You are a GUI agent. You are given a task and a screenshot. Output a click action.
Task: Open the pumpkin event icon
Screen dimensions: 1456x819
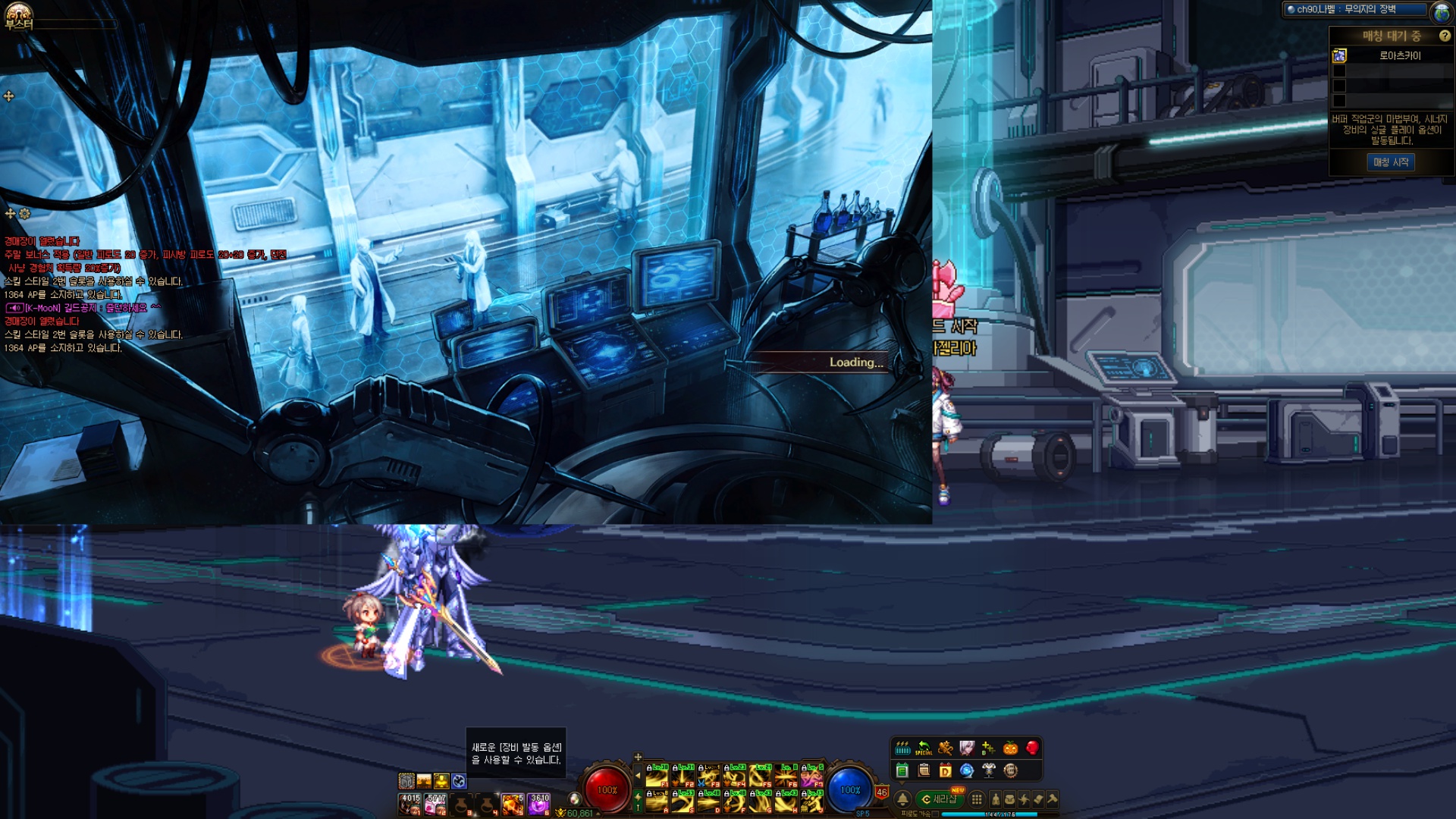tap(1010, 748)
